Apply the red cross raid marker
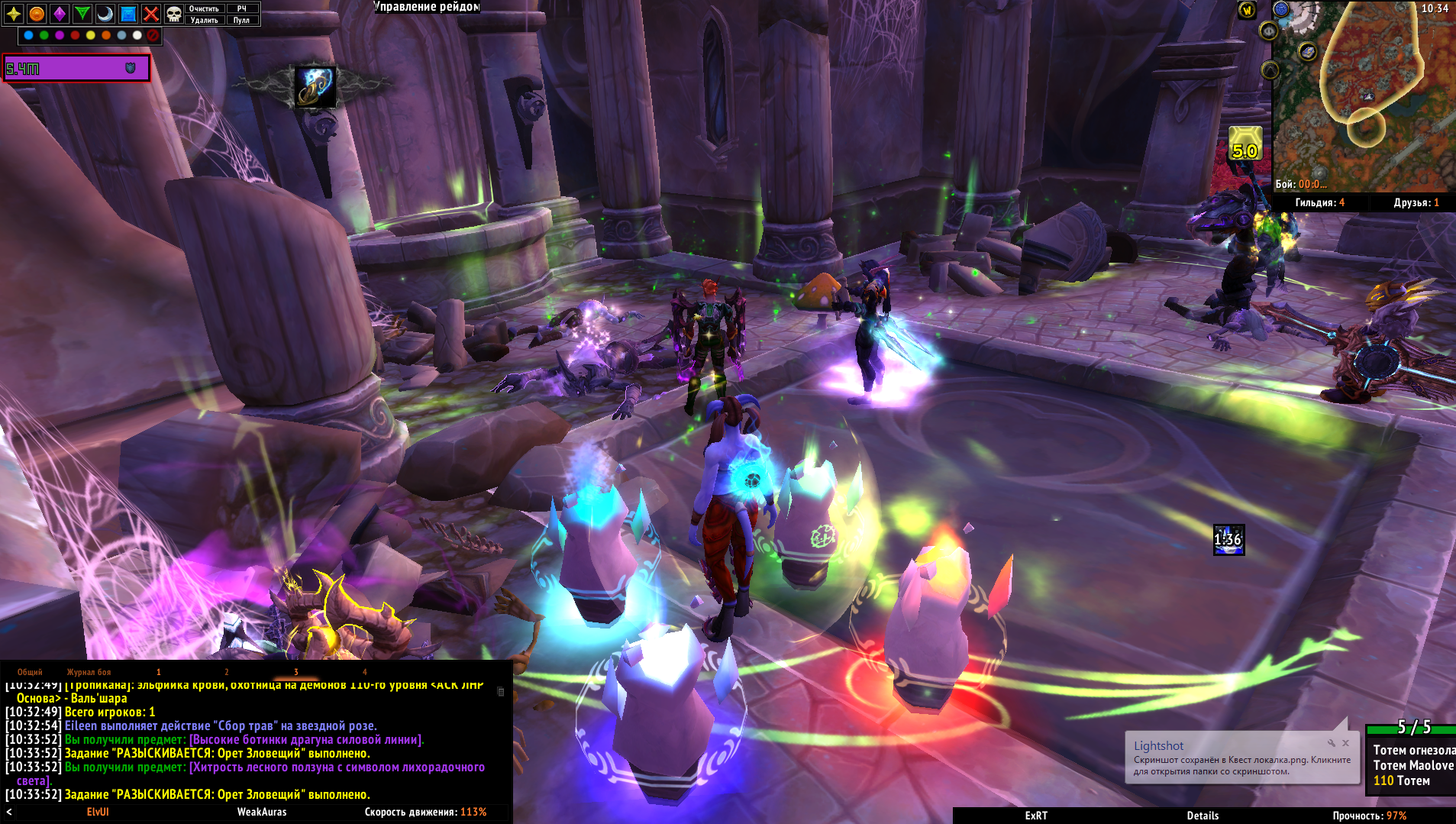Screen dimensions: 1456x824 (151, 13)
